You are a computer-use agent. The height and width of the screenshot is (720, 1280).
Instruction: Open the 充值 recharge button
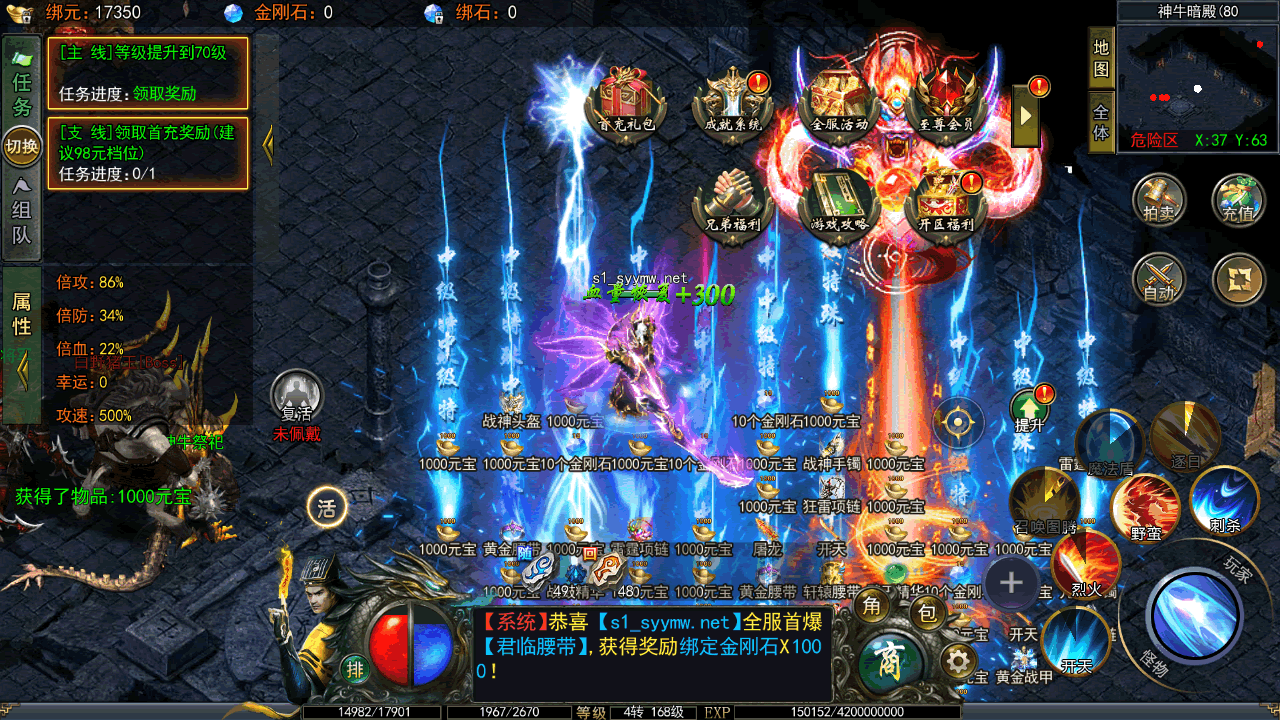click(1238, 199)
